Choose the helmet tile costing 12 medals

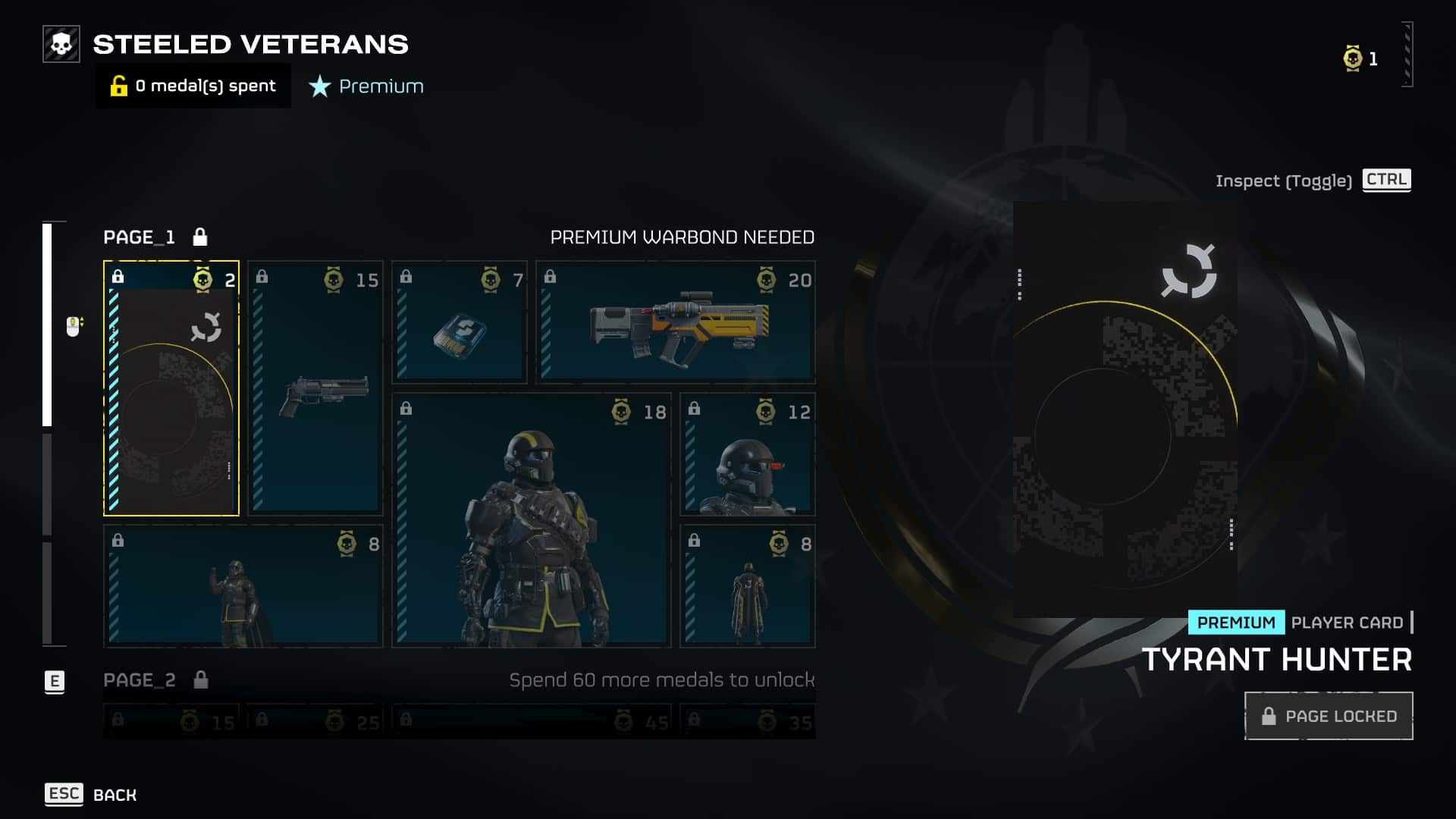click(748, 454)
